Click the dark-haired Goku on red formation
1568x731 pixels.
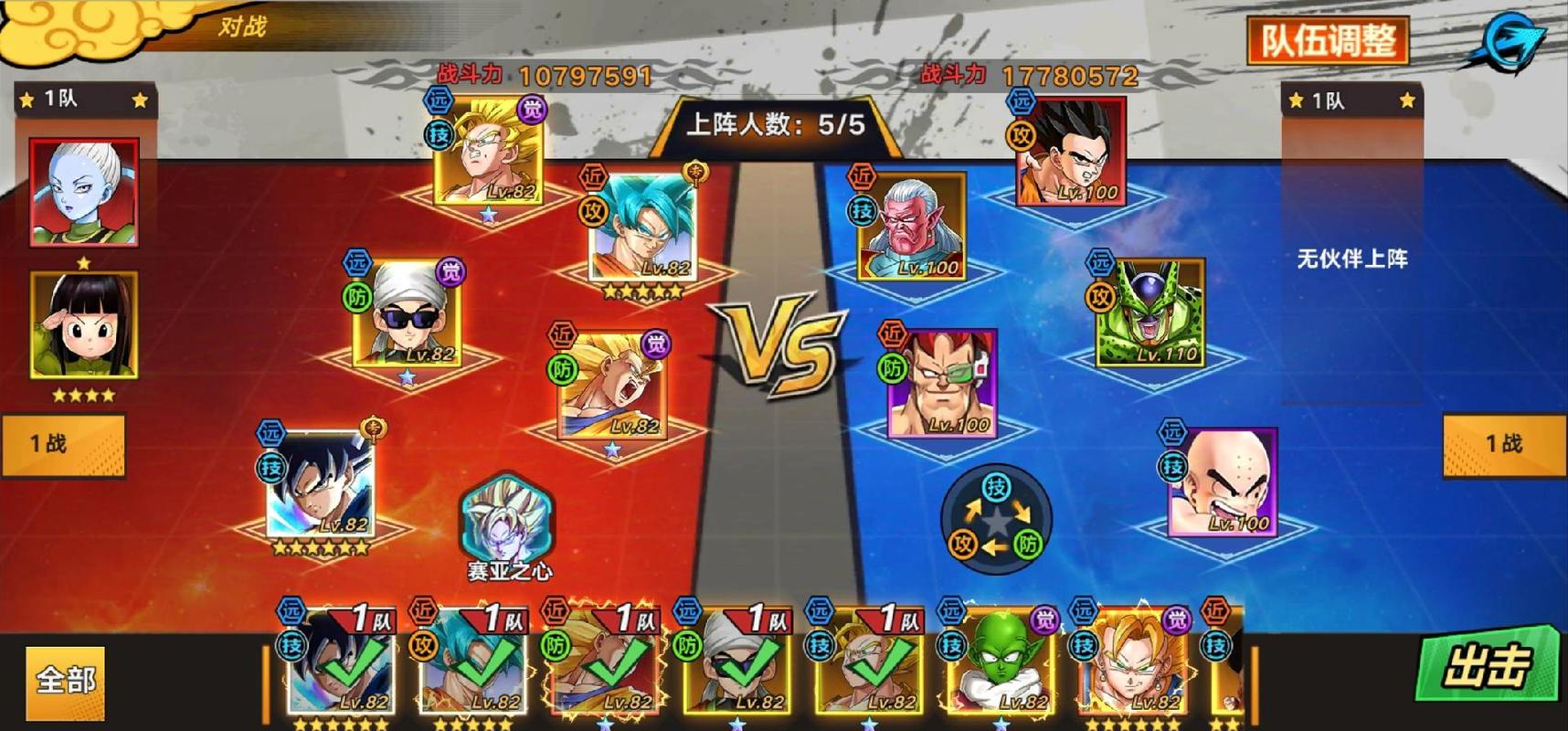320,486
